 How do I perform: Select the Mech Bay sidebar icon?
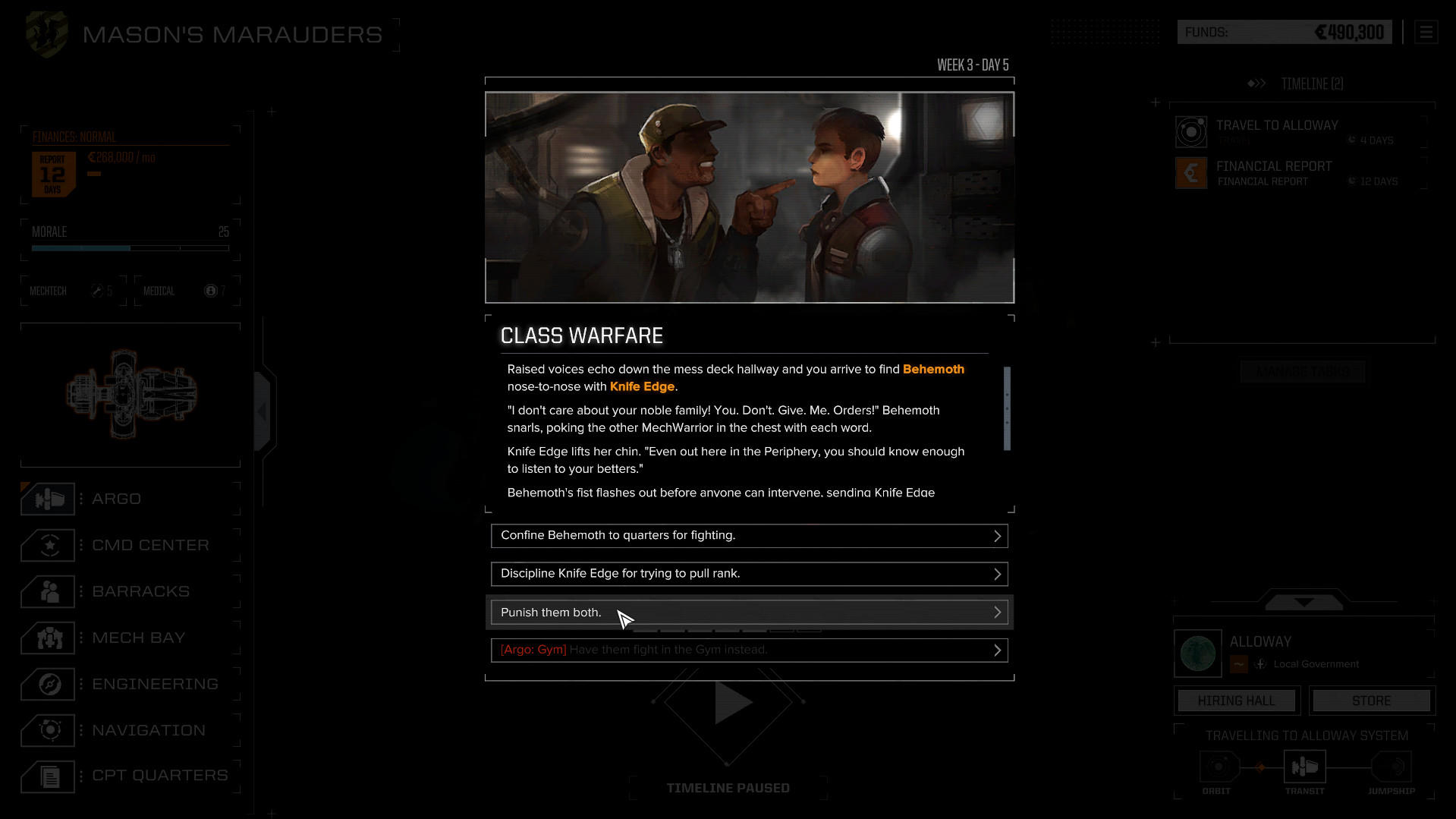tap(48, 638)
